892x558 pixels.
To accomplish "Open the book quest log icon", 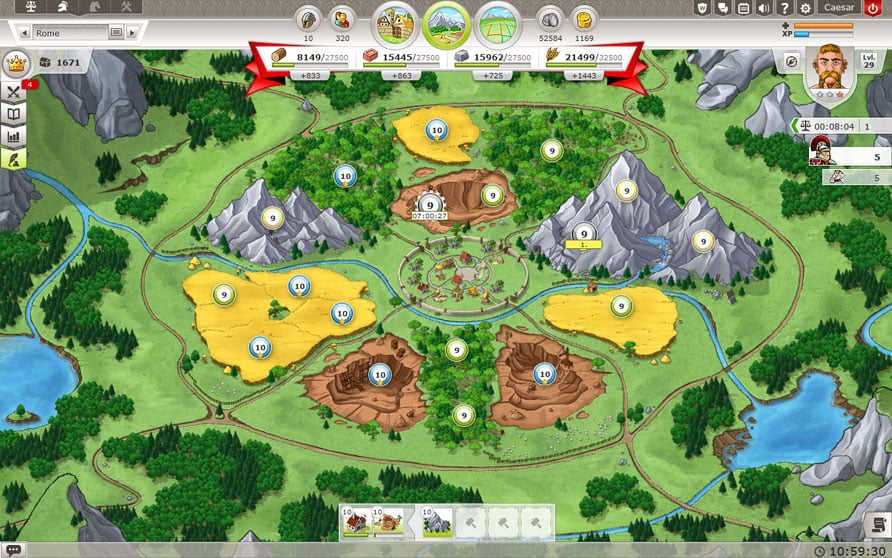I will tap(14, 113).
